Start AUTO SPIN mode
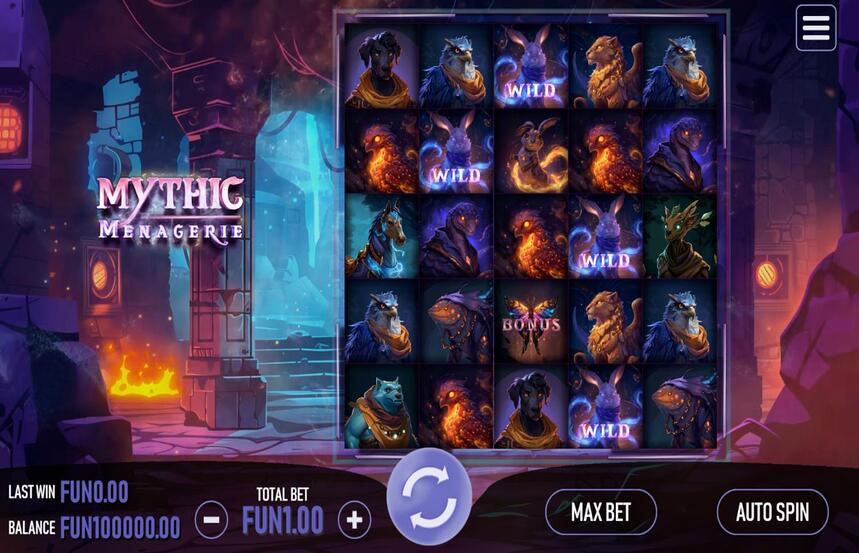The height and width of the screenshot is (553, 859). click(x=772, y=512)
